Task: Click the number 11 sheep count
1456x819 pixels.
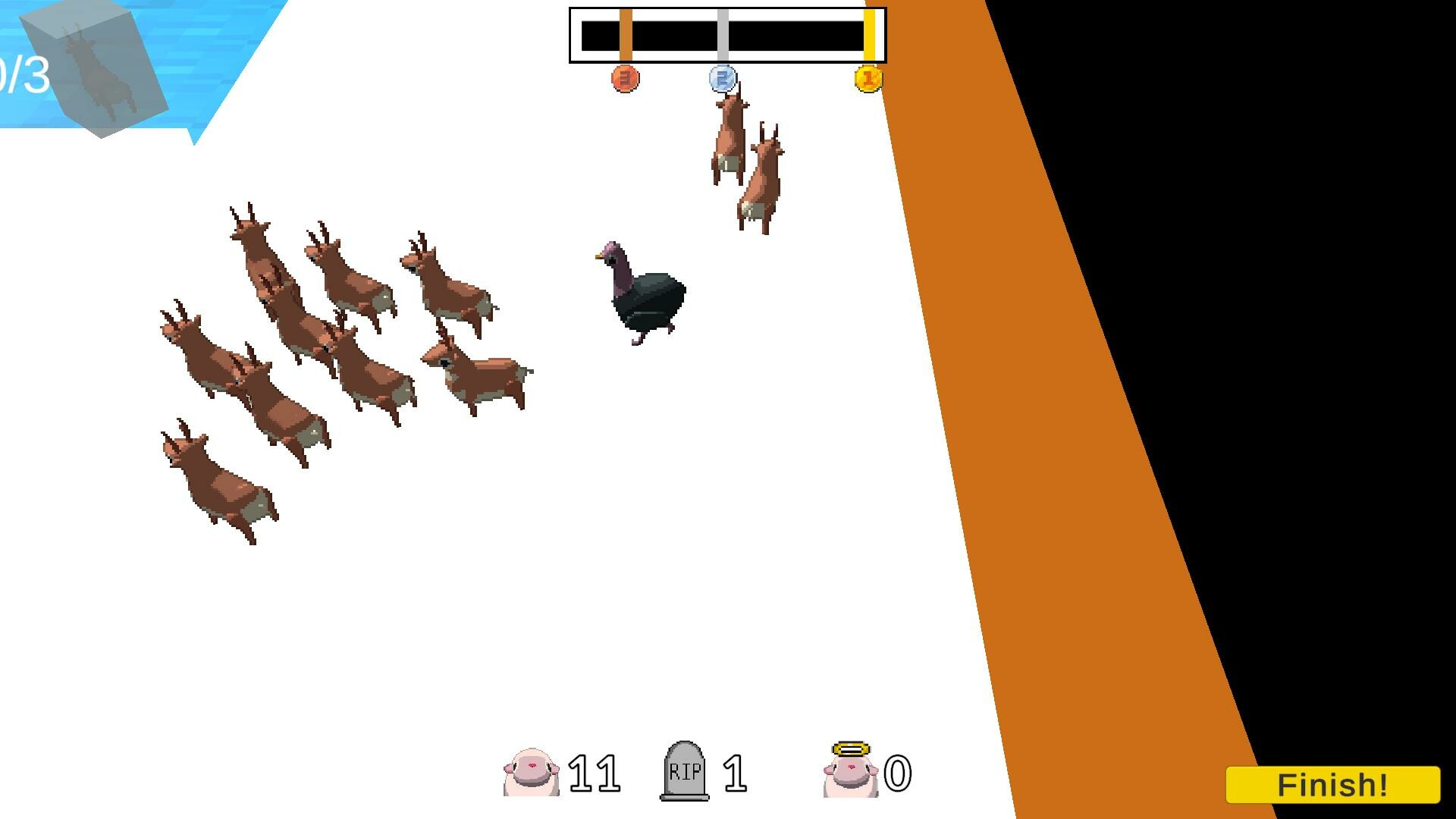Action: pyautogui.click(x=595, y=772)
